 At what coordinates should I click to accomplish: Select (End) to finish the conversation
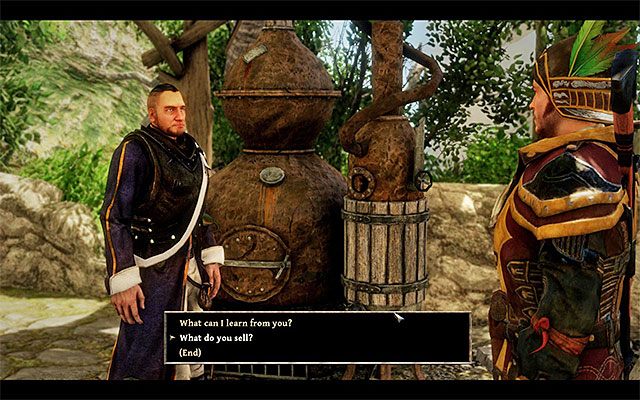coord(190,352)
